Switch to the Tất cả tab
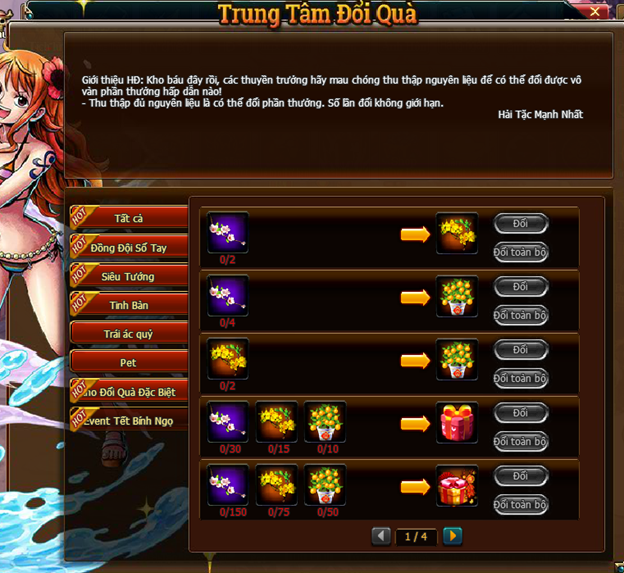The image size is (624, 573). [x=129, y=218]
